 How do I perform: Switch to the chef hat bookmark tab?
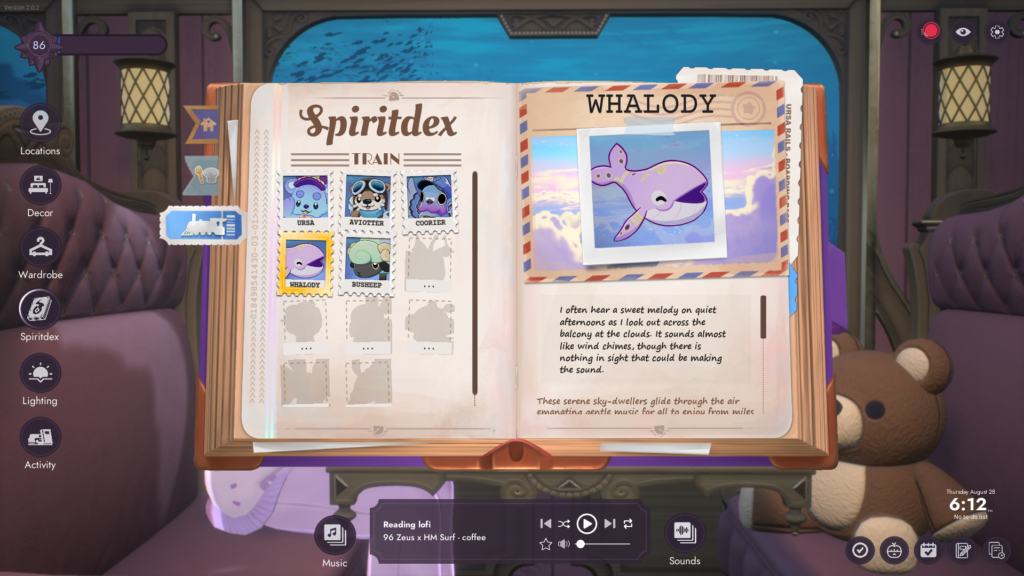click(205, 172)
